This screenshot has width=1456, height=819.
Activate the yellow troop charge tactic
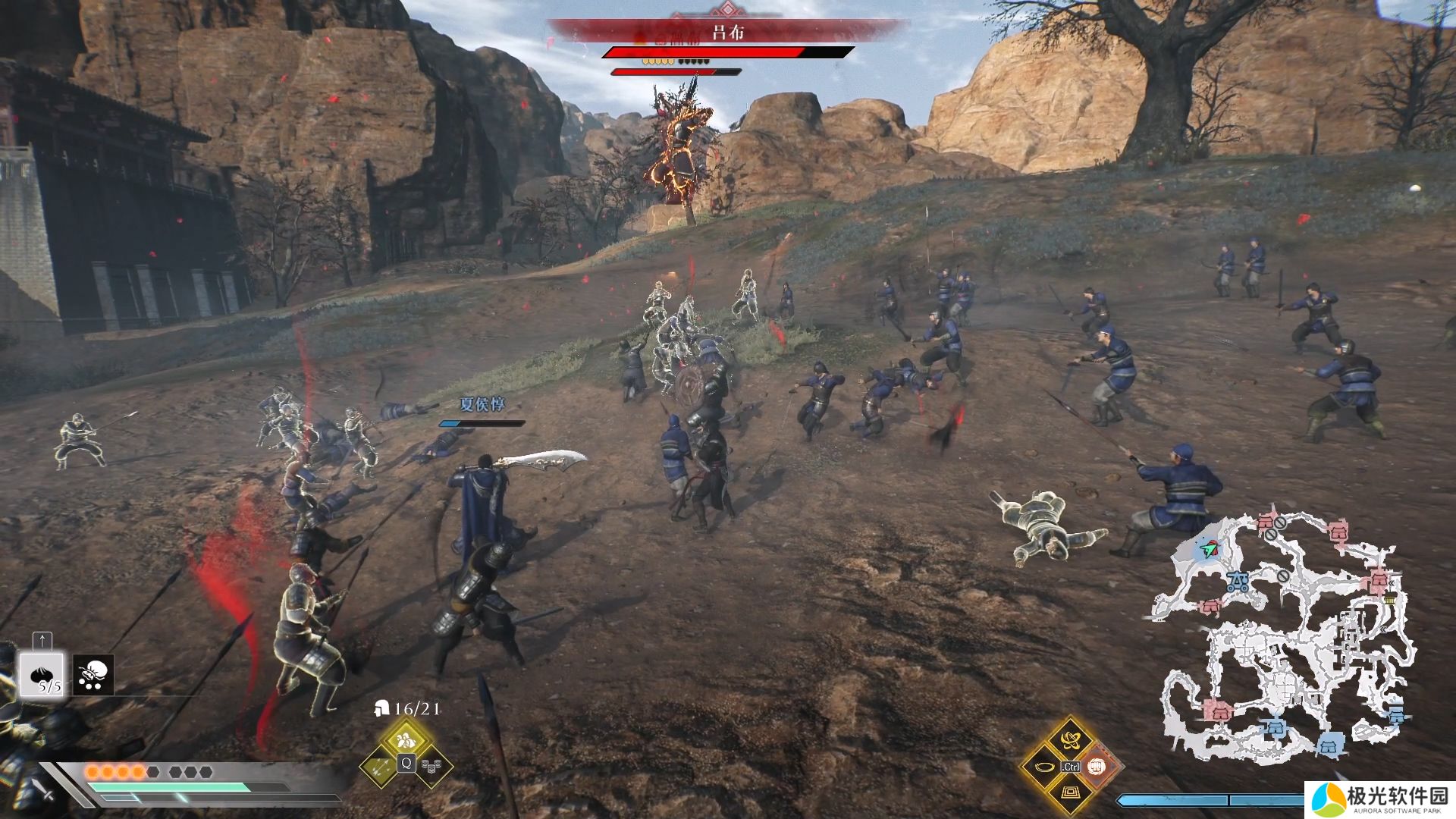406,739
